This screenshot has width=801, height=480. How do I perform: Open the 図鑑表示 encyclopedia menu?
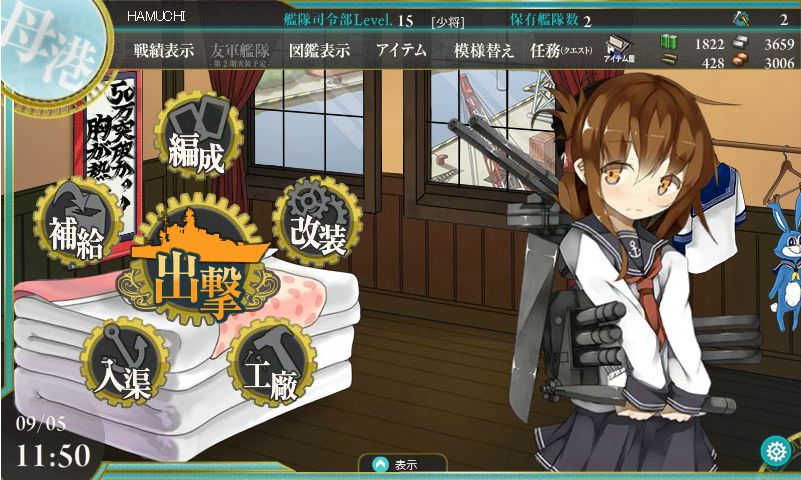point(319,51)
